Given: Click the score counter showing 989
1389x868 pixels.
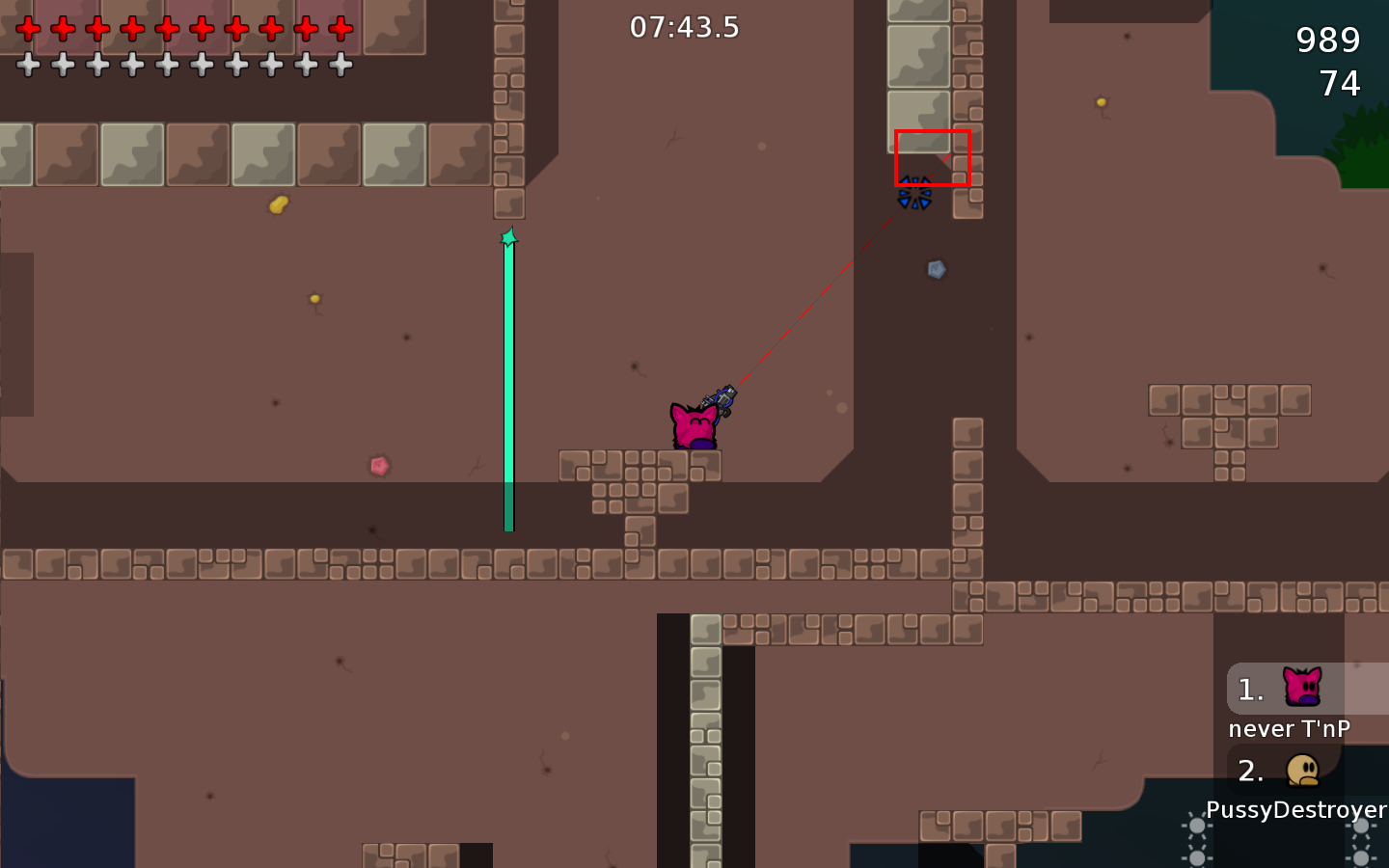Looking at the screenshot, I should [1329, 41].
